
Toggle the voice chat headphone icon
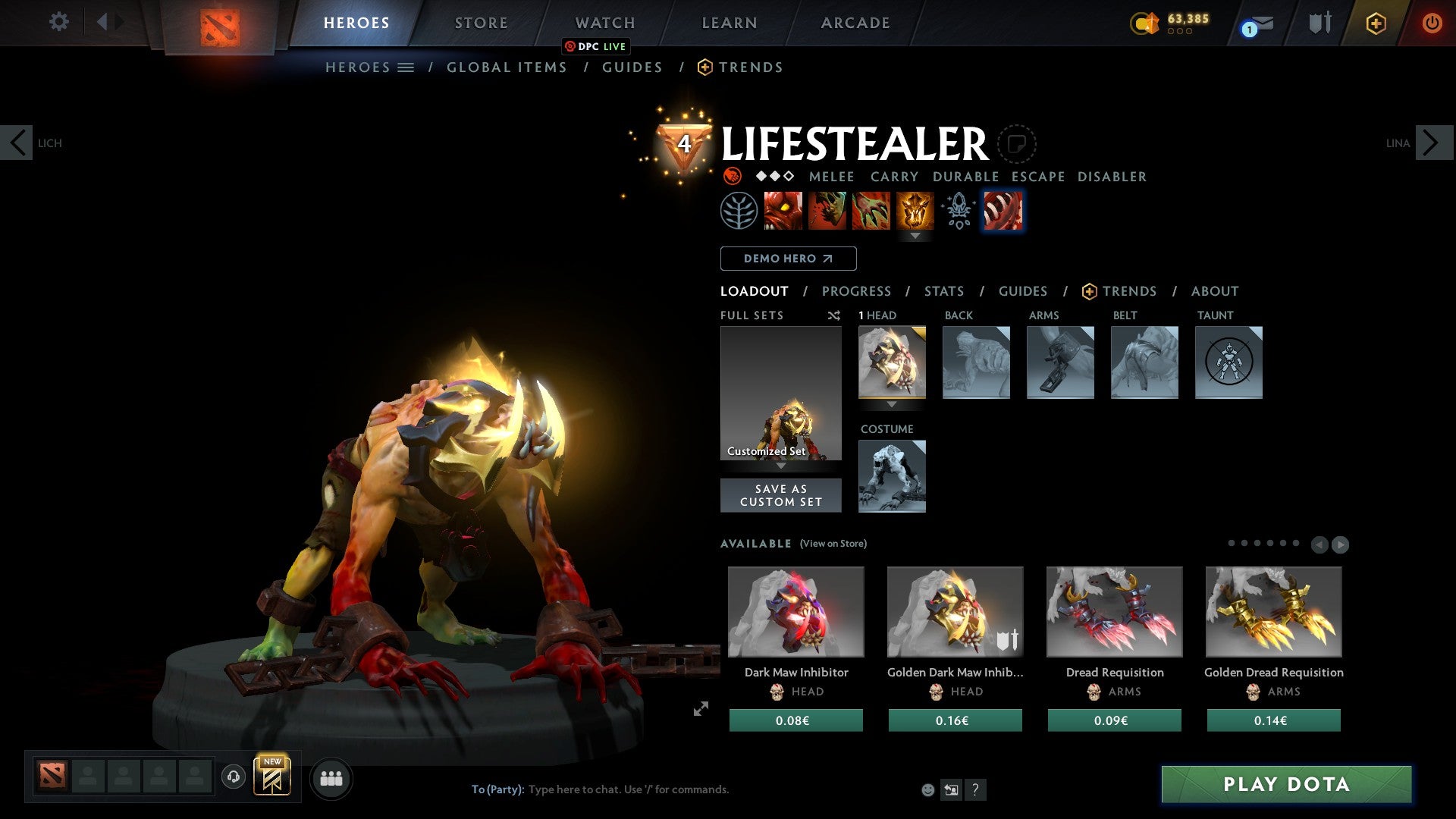(x=233, y=778)
